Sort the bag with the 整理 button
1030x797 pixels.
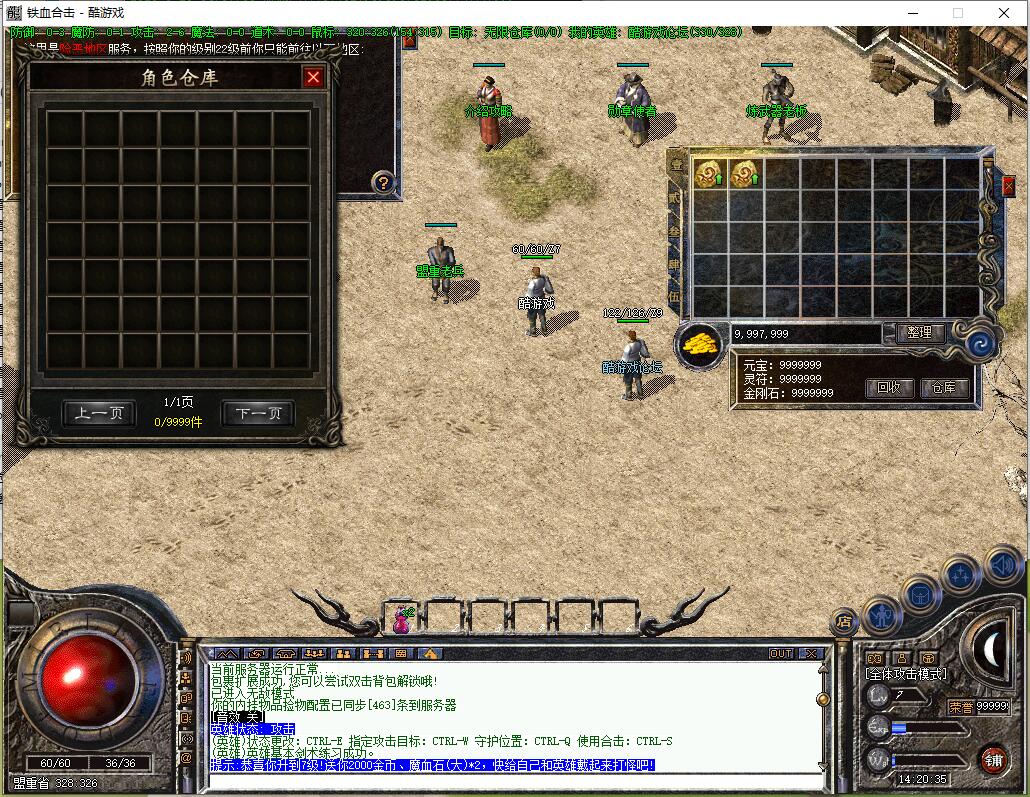919,333
